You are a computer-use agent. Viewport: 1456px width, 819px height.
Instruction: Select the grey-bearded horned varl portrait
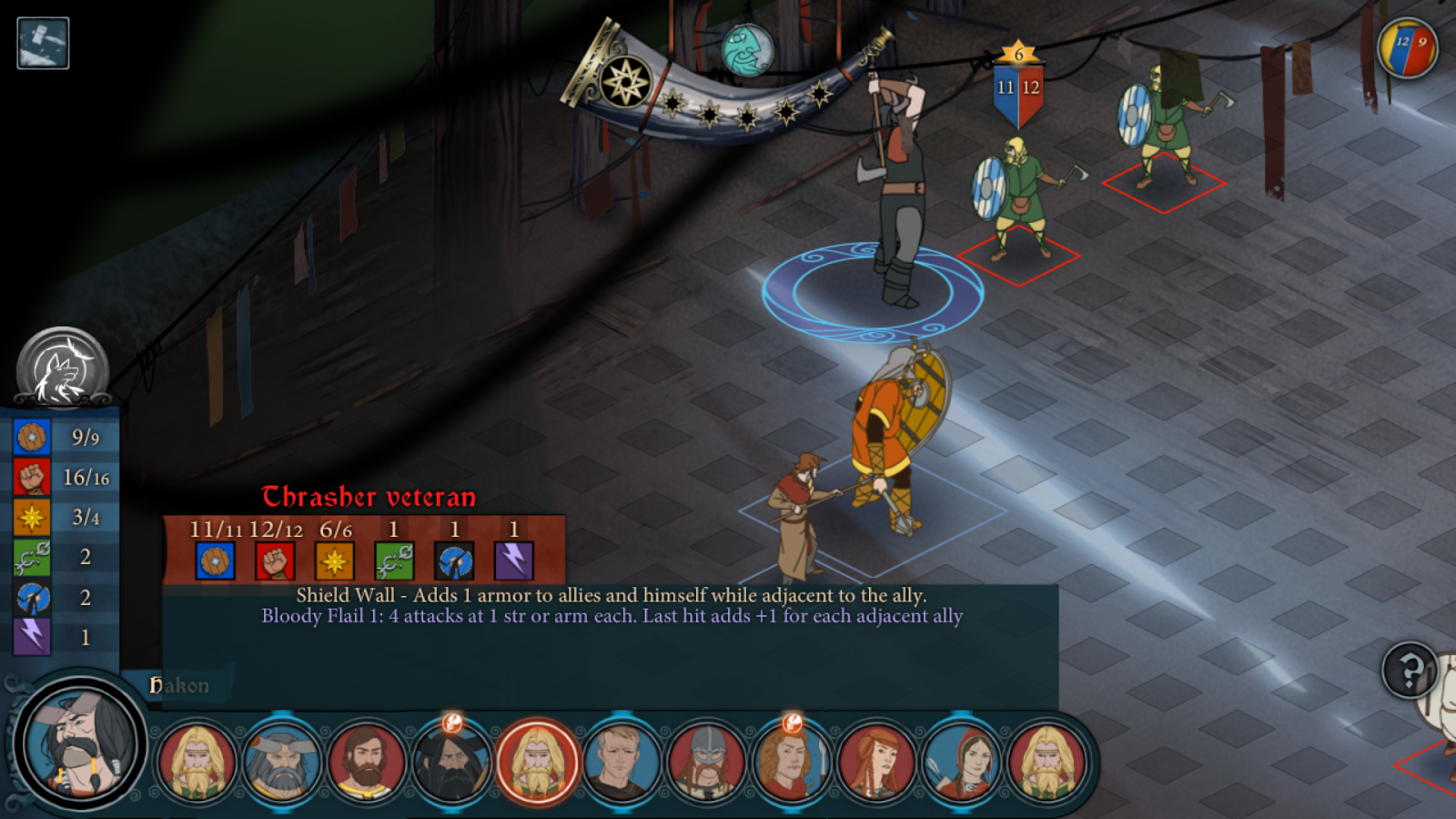282,761
